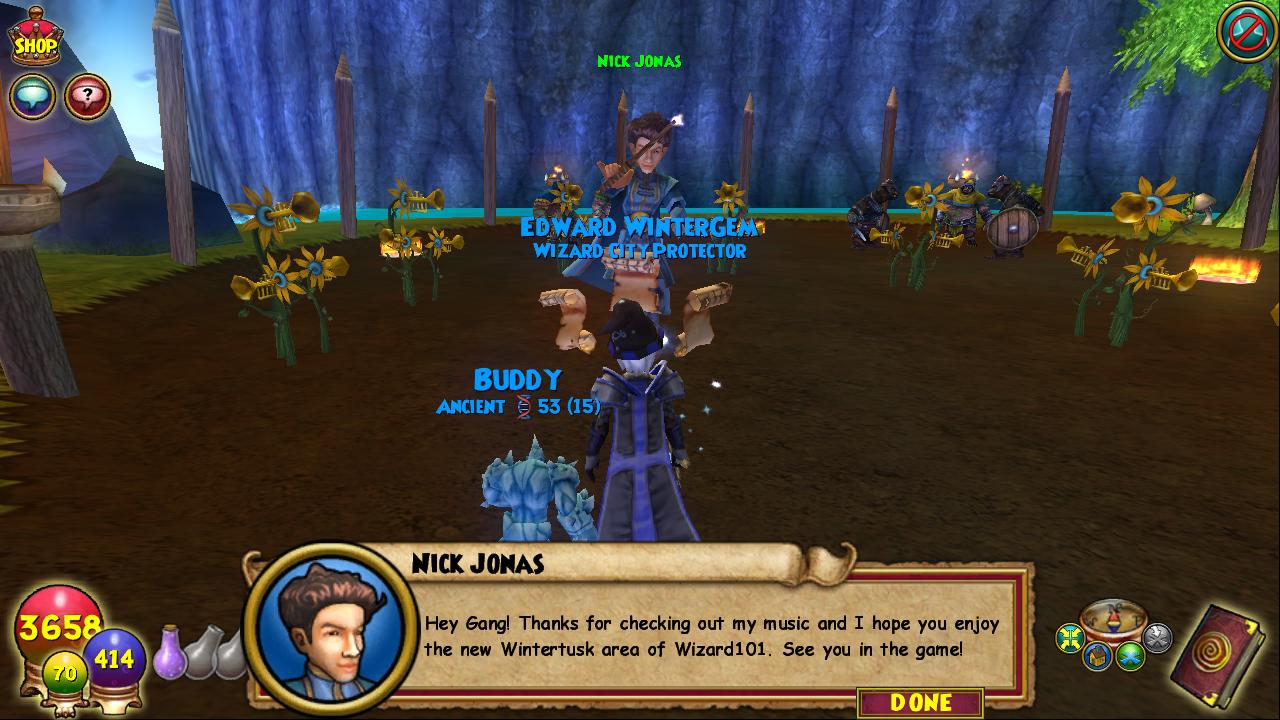Teleport home with the house icon

pyautogui.click(x=1098, y=657)
